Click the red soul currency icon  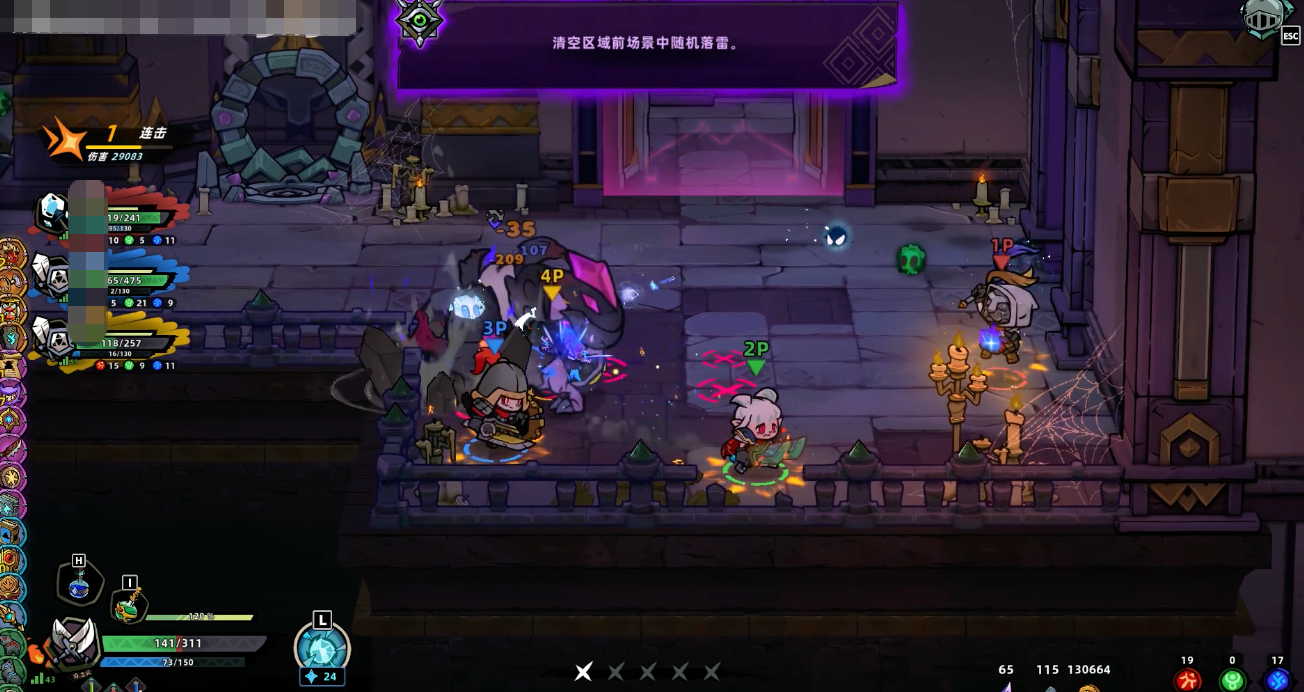1187,680
